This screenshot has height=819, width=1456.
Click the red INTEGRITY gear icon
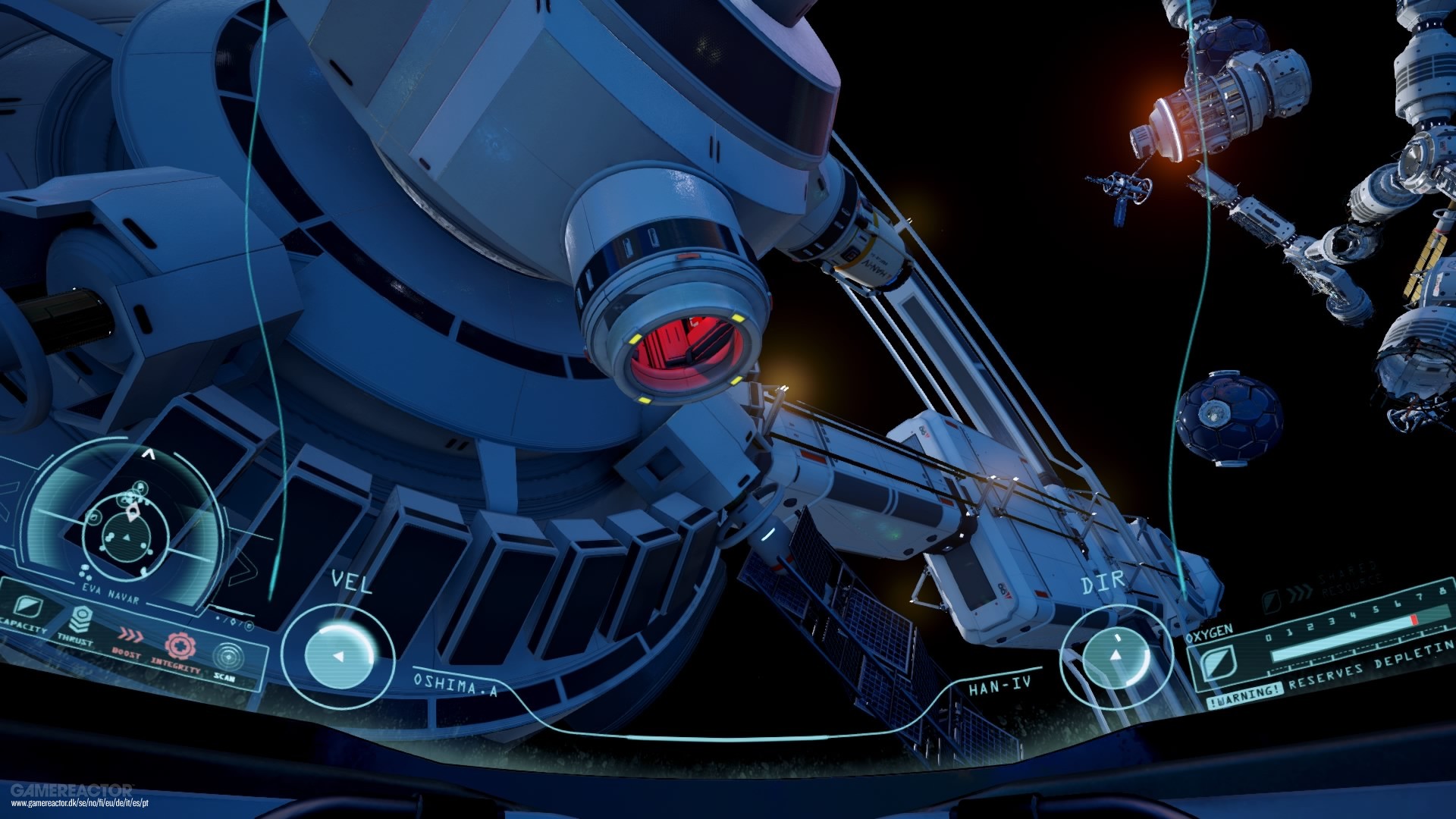tap(180, 647)
